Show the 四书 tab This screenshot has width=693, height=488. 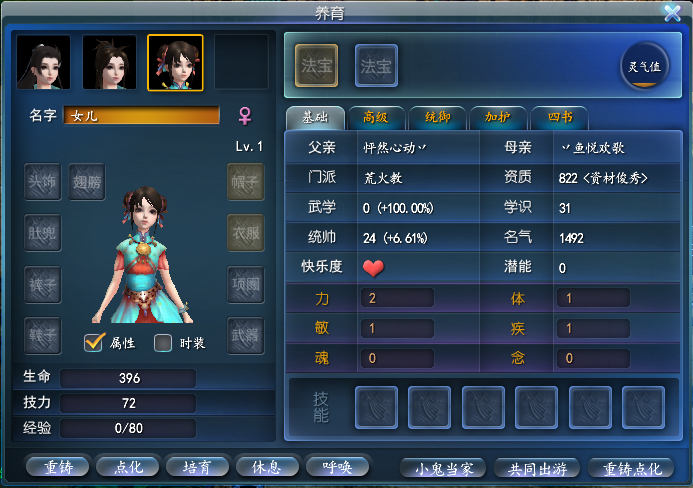tap(558, 117)
